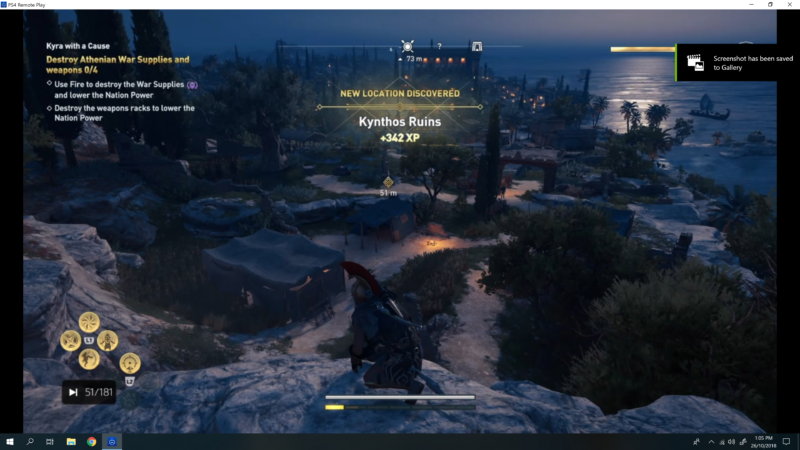Activate the bottom kicking-figure ability
The width and height of the screenshot is (800, 450).
tap(89, 357)
